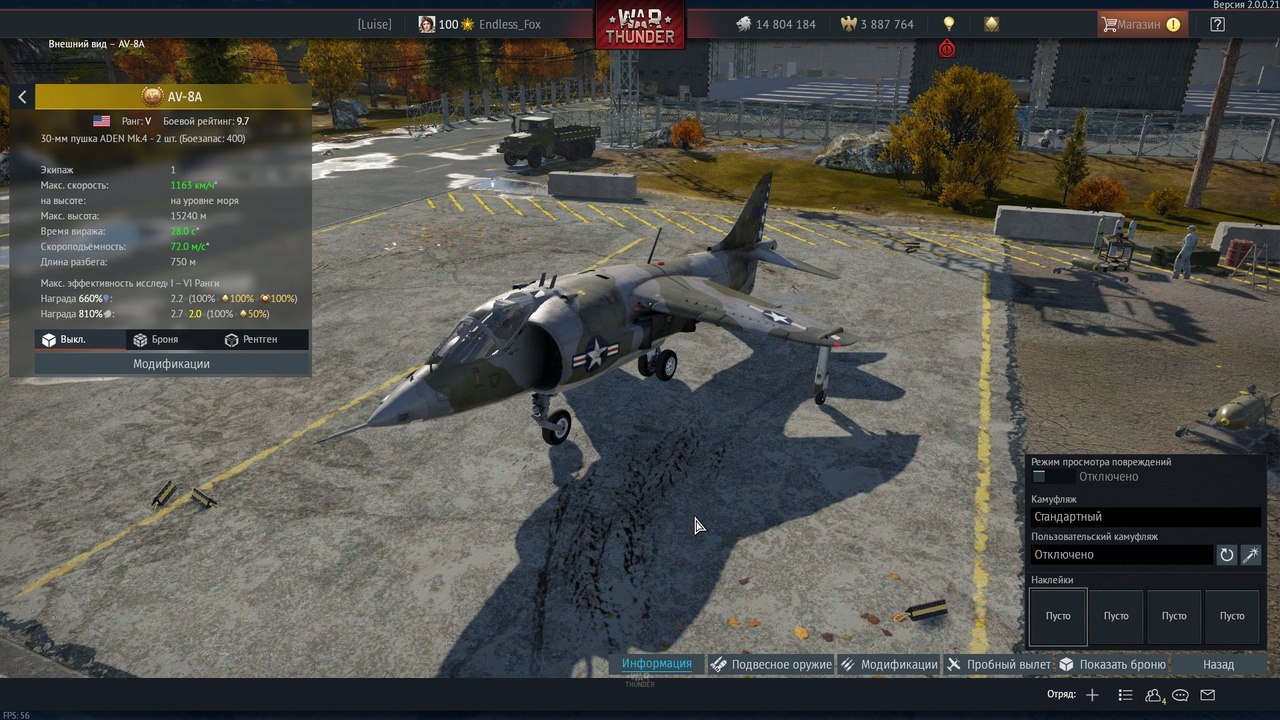
Task: Click the magic wand skin template button
Action: [x=1250, y=555]
